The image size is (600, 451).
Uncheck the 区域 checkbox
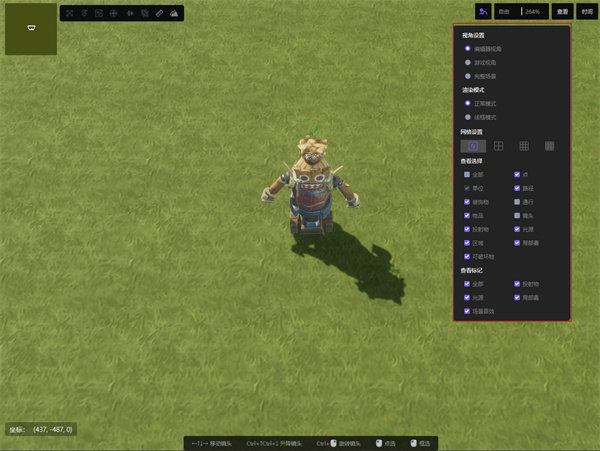pos(467,242)
